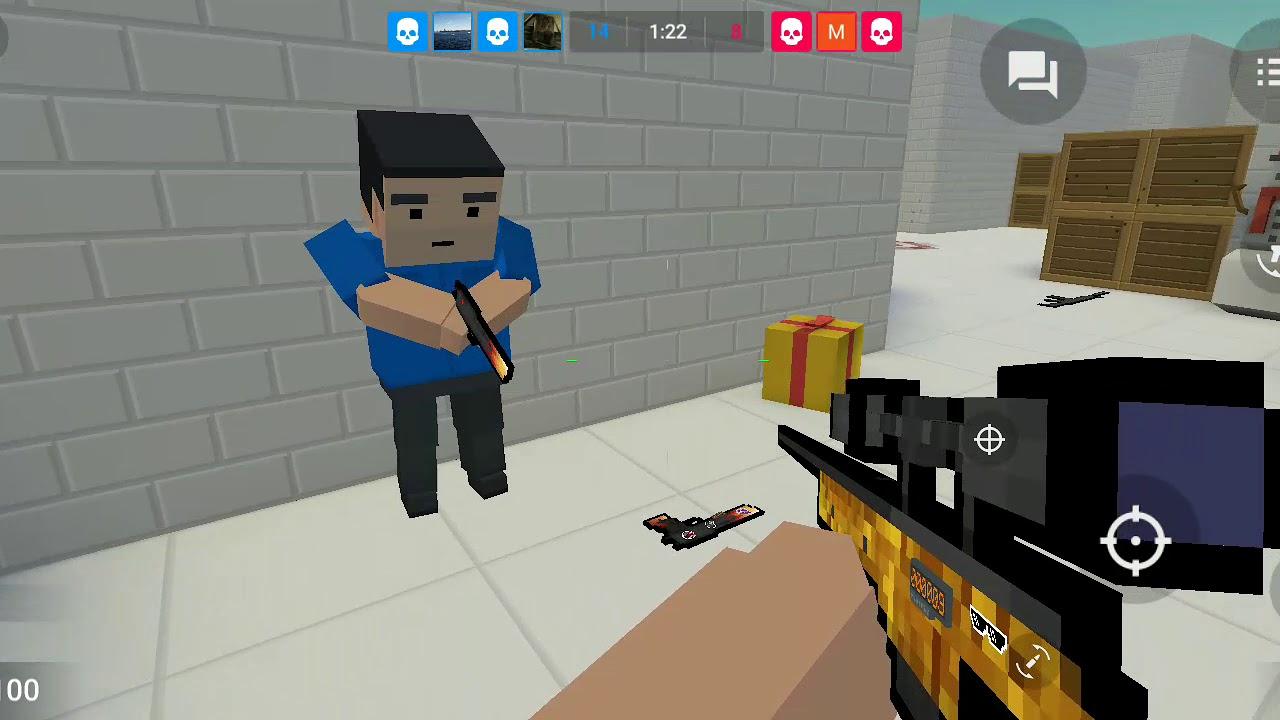Tap the large fire crosshair button
The image size is (1280, 720).
1136,541
